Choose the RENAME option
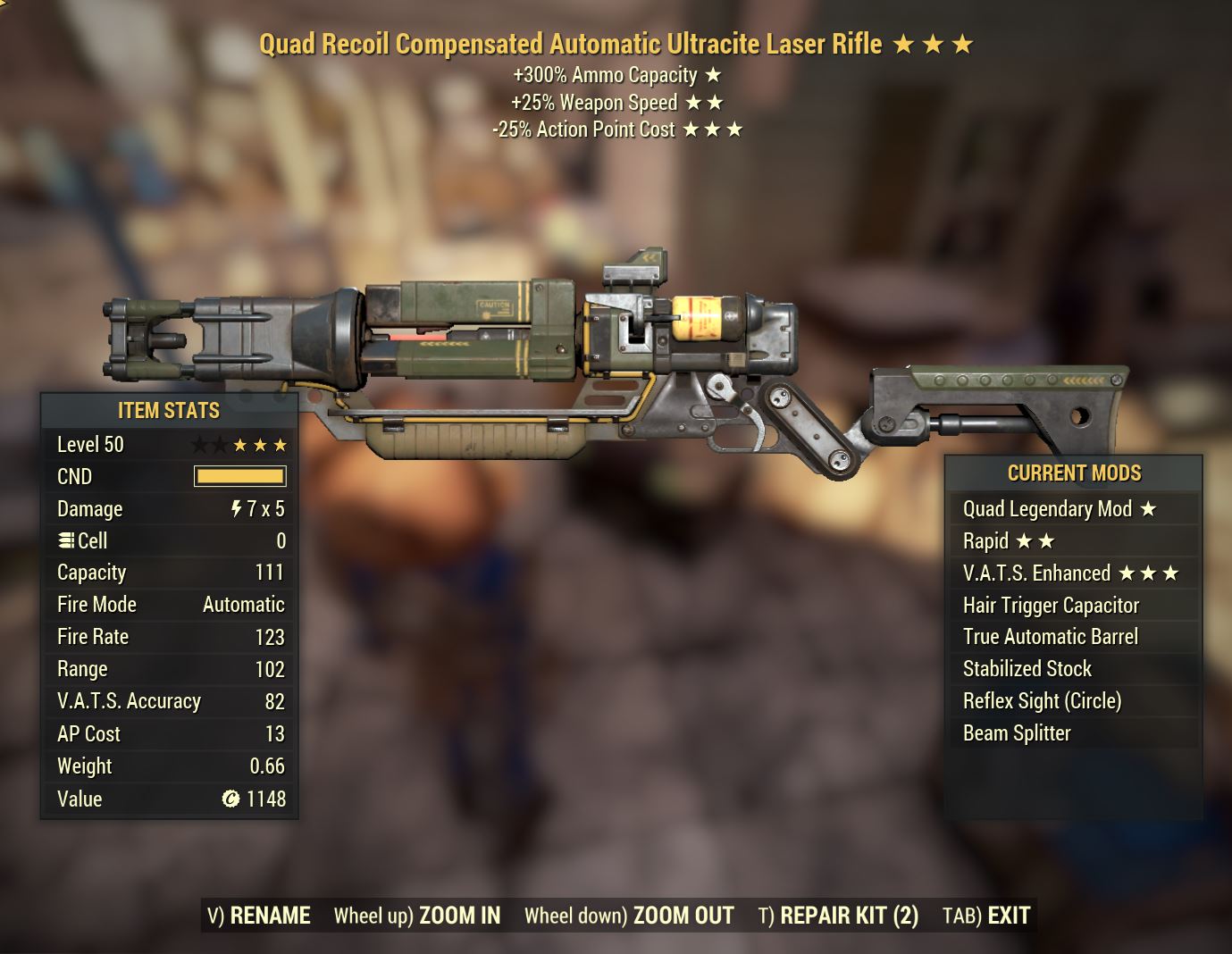 259,916
